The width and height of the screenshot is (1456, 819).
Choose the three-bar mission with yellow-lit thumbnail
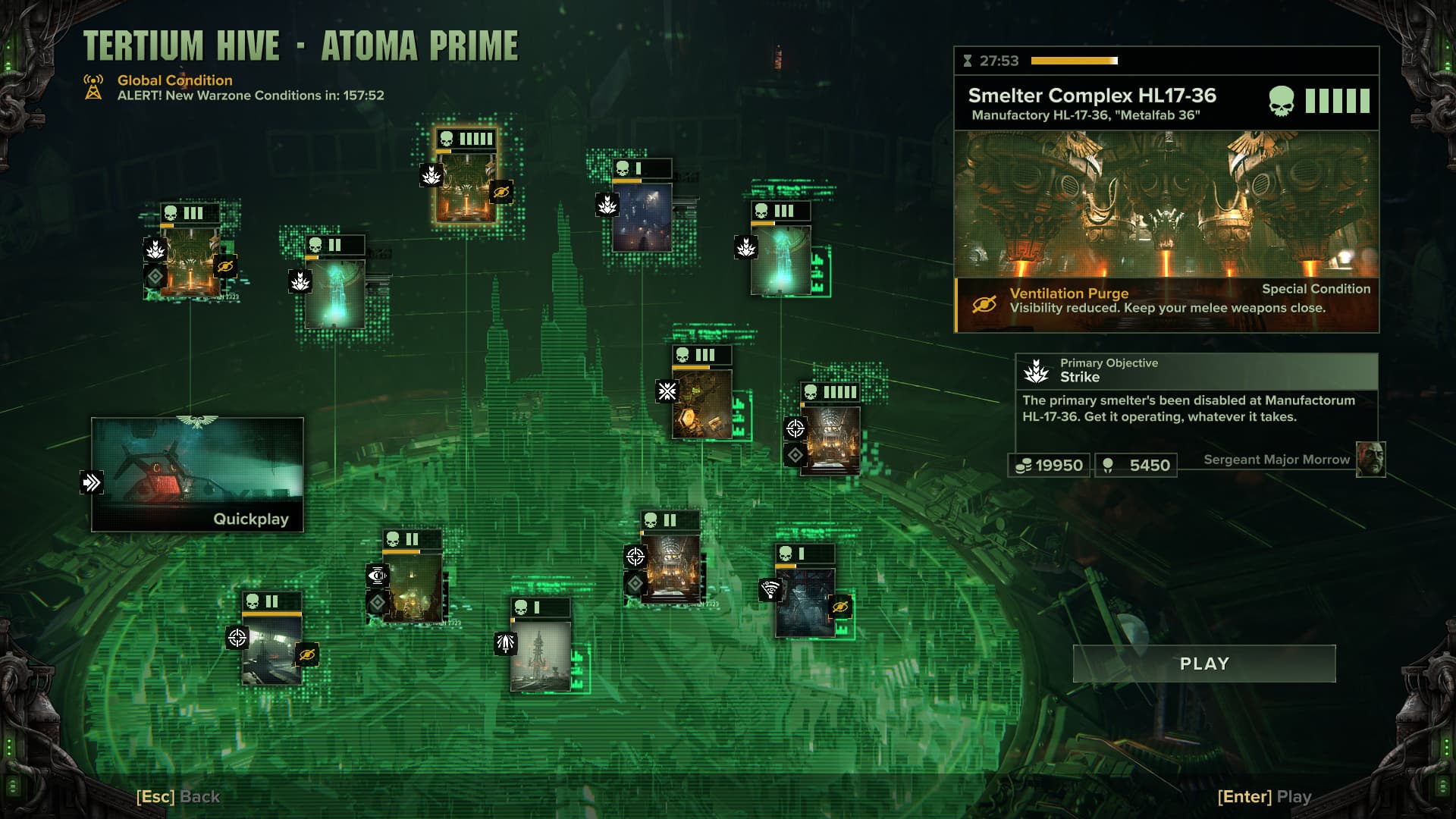(701, 403)
